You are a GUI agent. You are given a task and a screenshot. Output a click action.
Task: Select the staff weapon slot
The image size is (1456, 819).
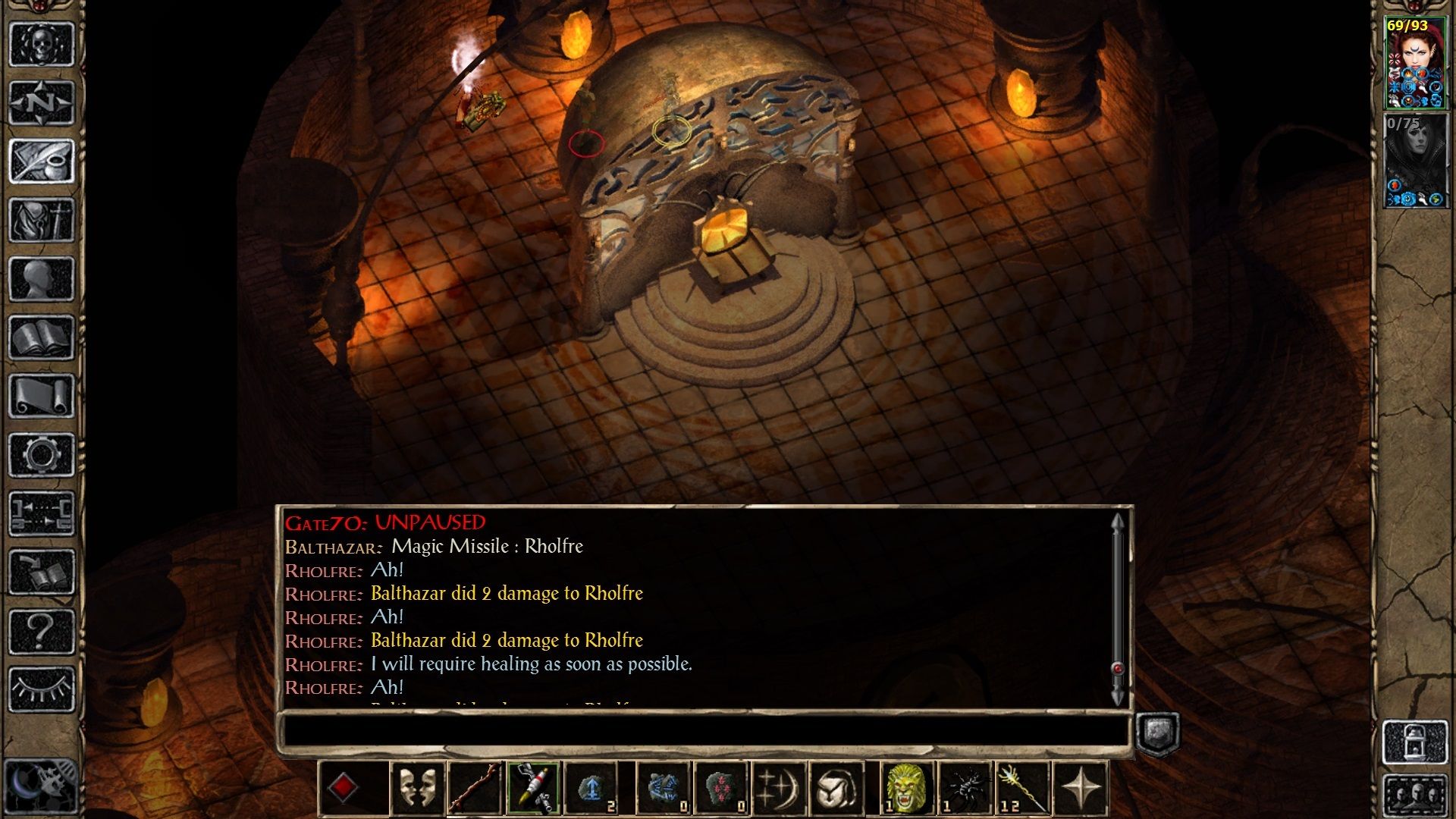475,788
